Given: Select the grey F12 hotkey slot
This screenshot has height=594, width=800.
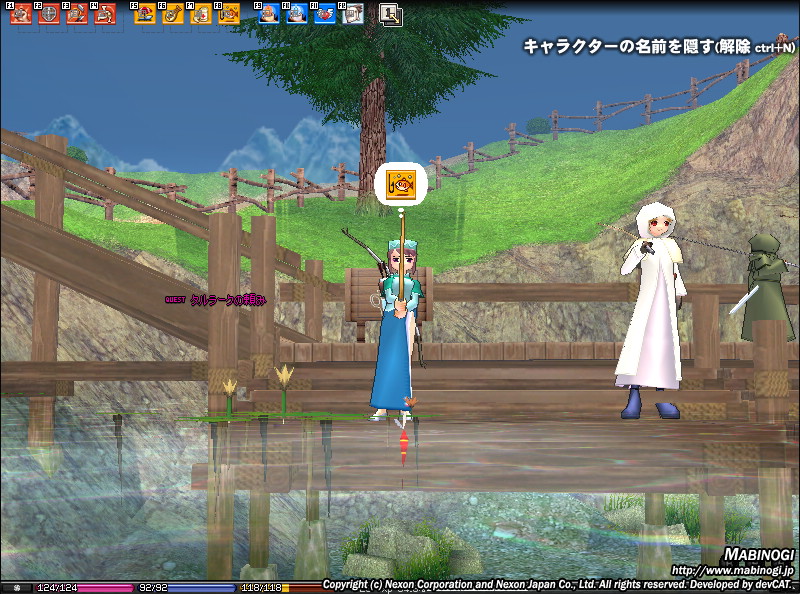Looking at the screenshot, I should pyautogui.click(x=352, y=14).
